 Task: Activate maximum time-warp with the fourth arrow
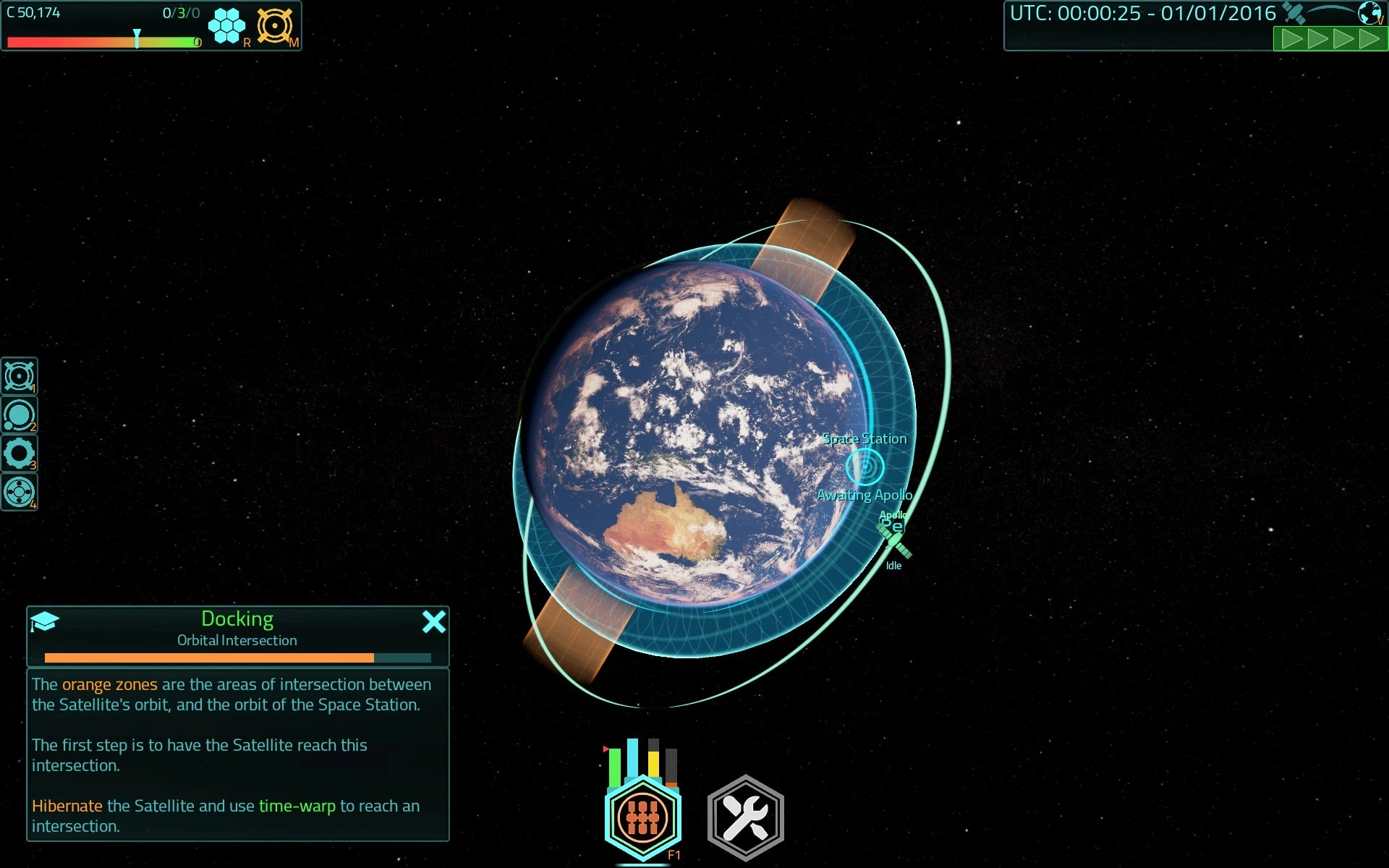click(x=1369, y=38)
